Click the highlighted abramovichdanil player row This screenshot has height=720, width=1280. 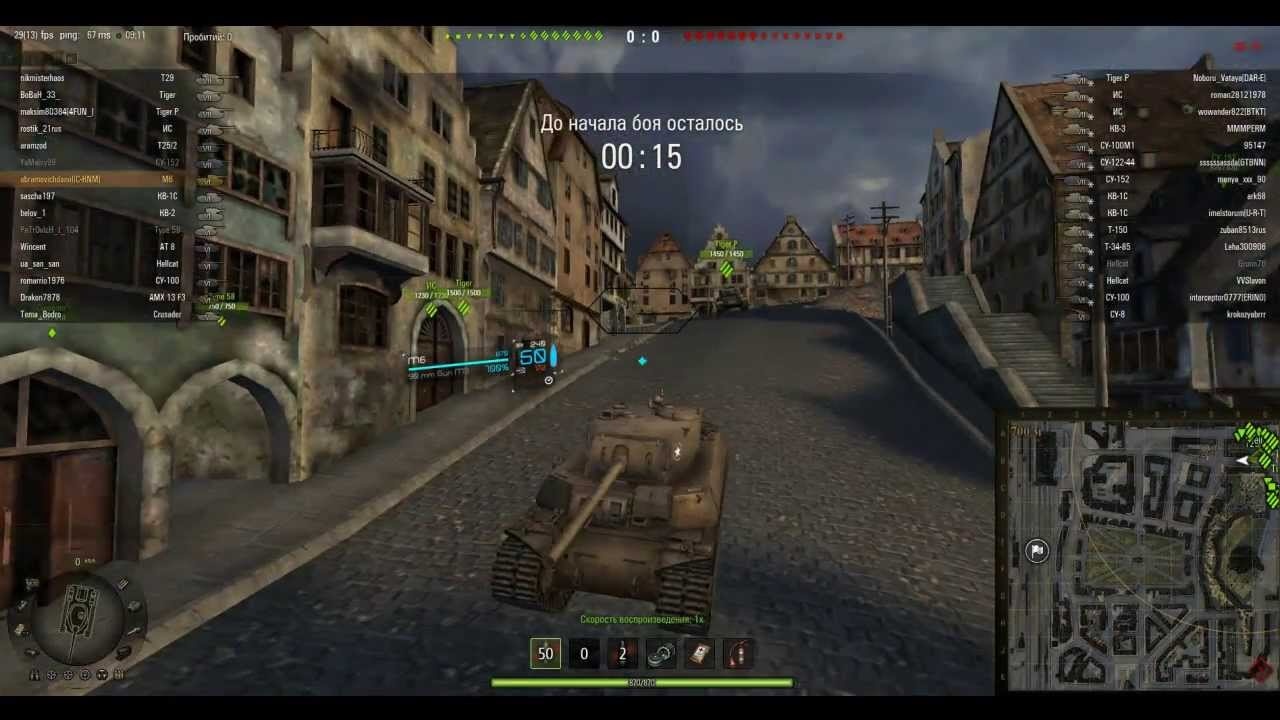point(100,180)
